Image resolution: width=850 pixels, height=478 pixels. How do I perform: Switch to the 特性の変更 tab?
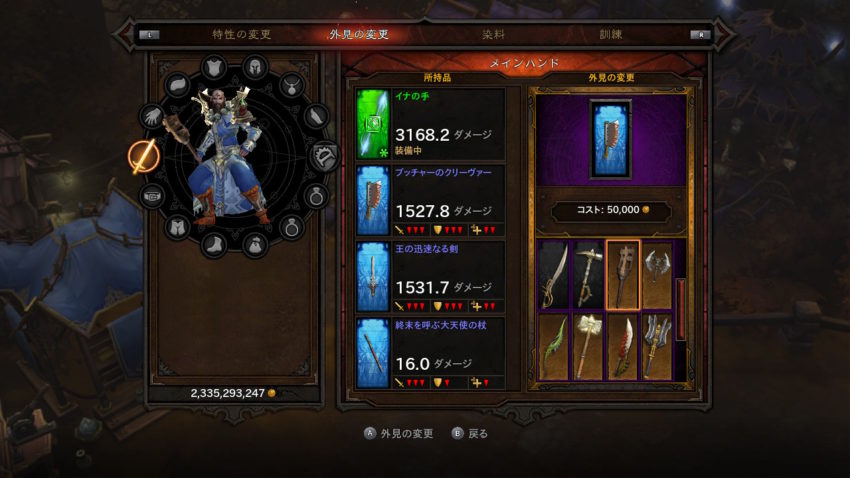(x=241, y=34)
